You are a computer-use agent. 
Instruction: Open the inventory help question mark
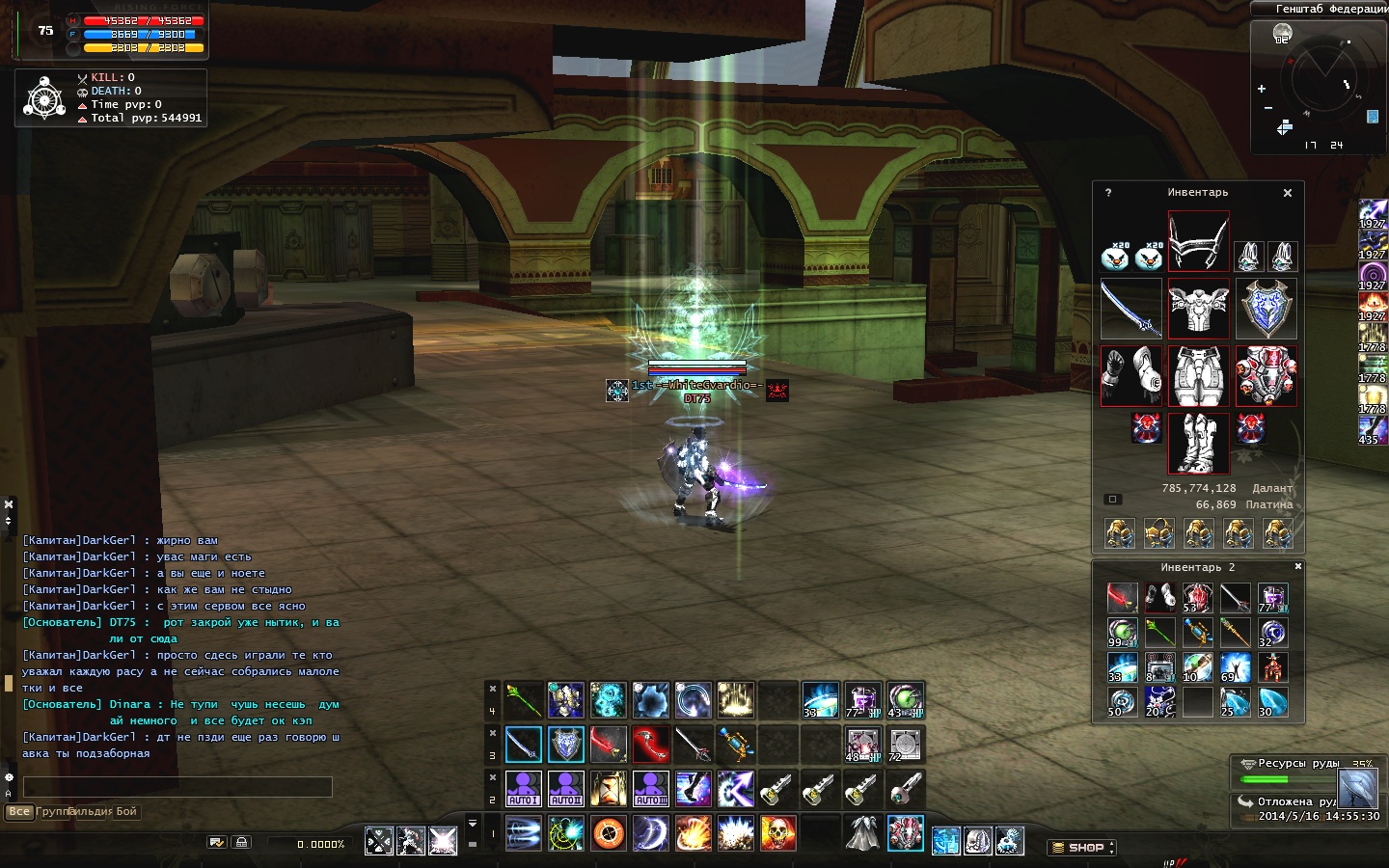[x=1108, y=193]
